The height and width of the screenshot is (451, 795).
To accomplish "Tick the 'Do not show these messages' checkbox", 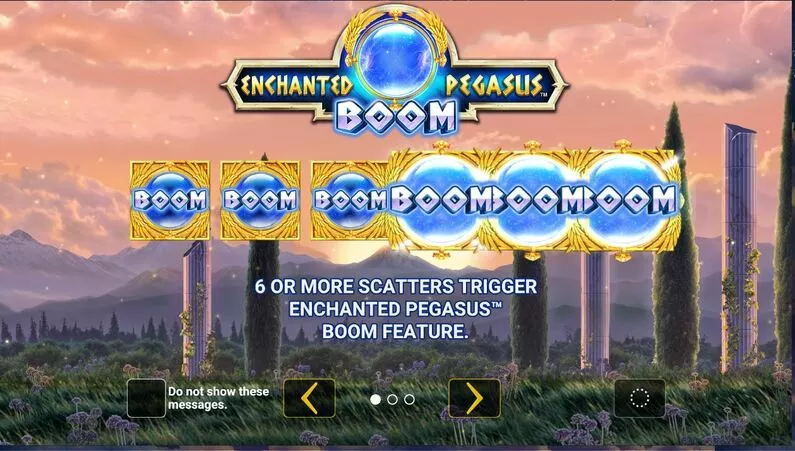I will coord(146,398).
